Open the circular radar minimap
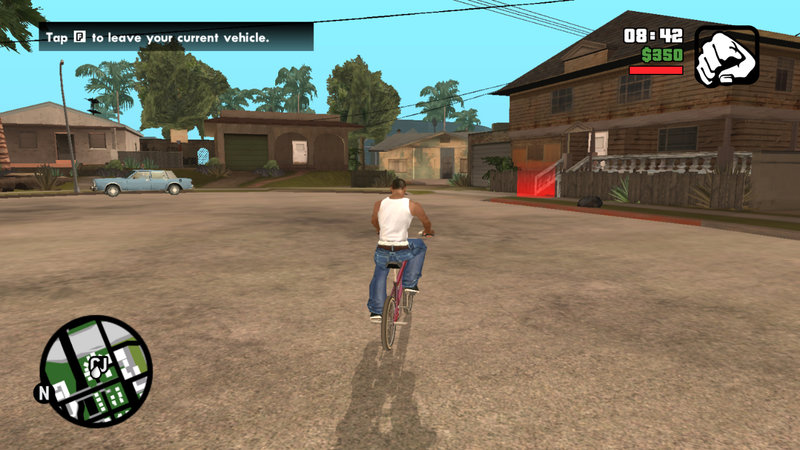800x450 pixels. 96,371
